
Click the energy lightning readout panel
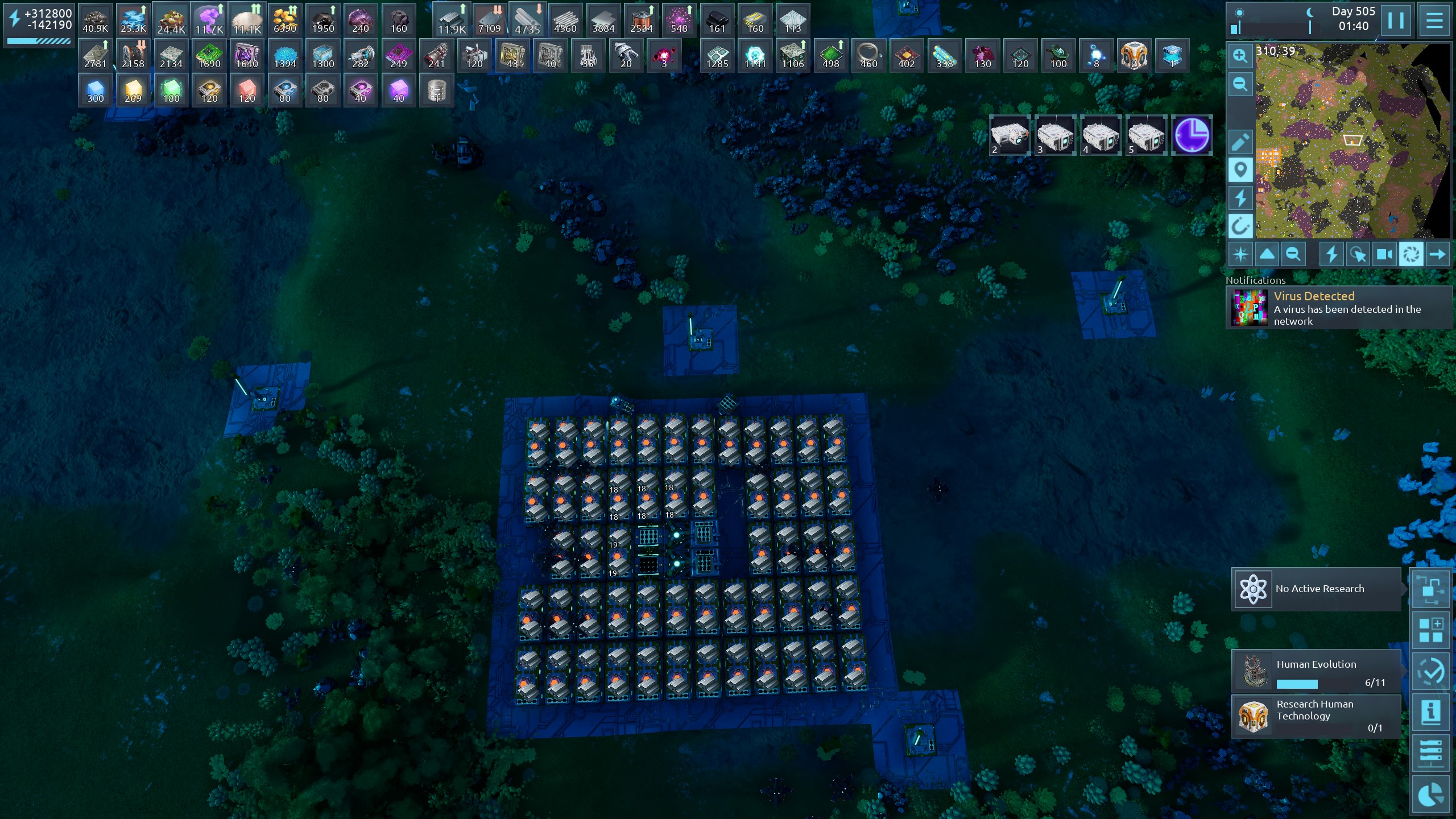pos(40,24)
